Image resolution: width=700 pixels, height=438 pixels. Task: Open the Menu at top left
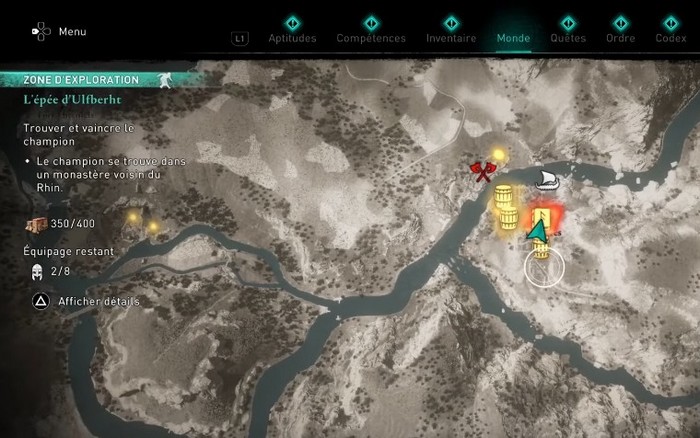pyautogui.click(x=60, y=31)
